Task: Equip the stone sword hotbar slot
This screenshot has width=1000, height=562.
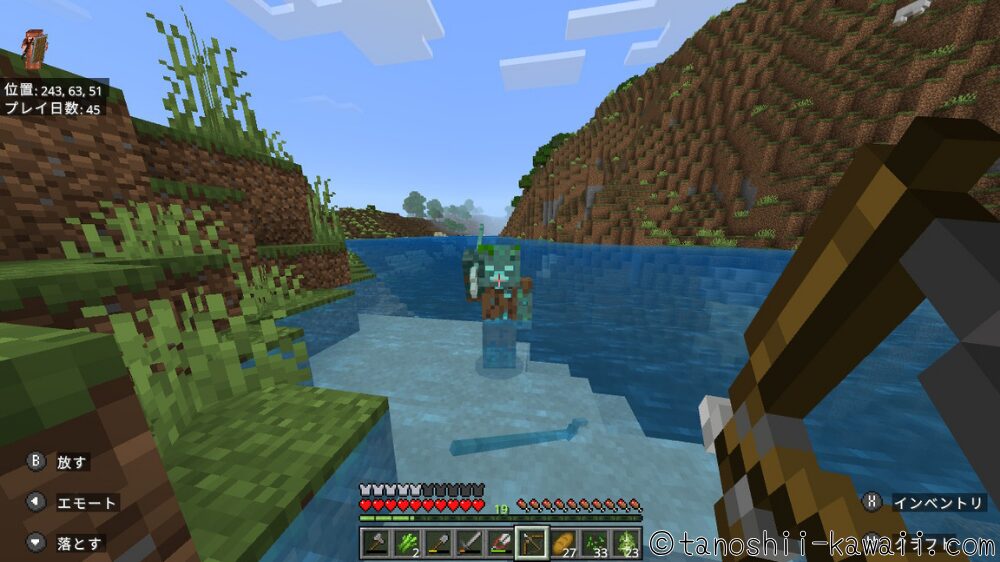Action: 469,542
